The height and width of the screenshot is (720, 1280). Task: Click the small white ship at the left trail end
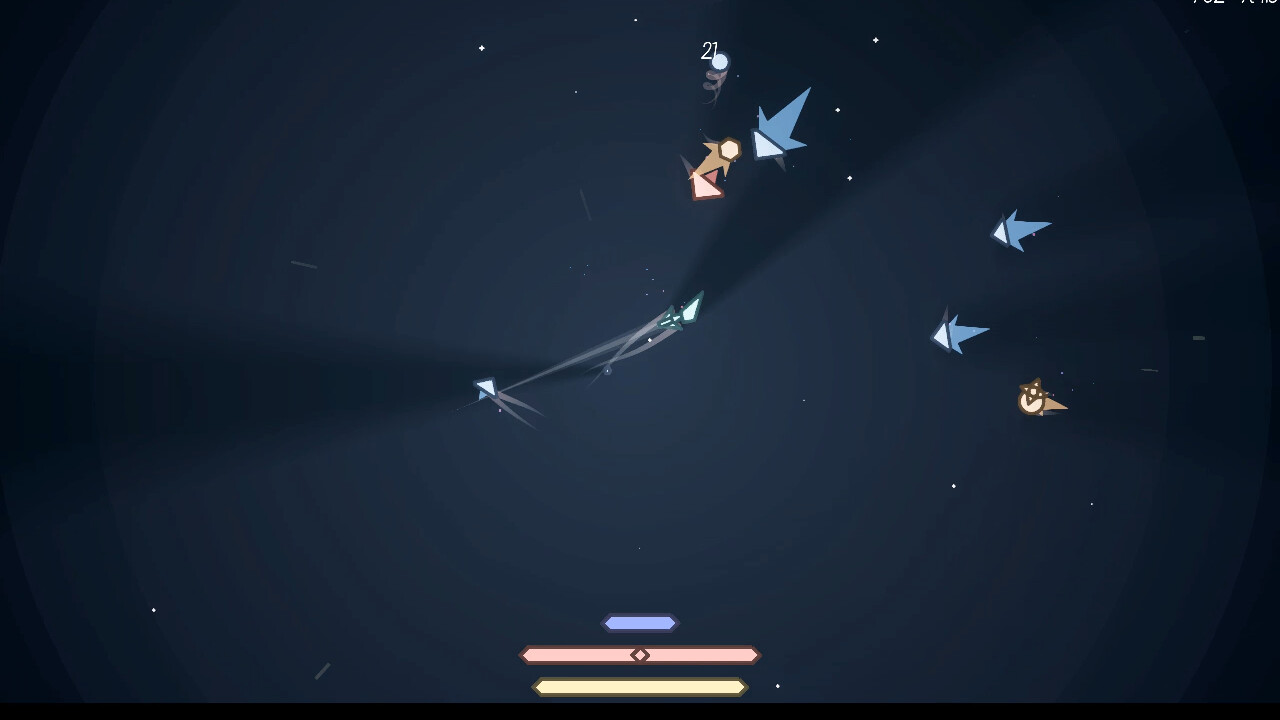pyautogui.click(x=484, y=390)
